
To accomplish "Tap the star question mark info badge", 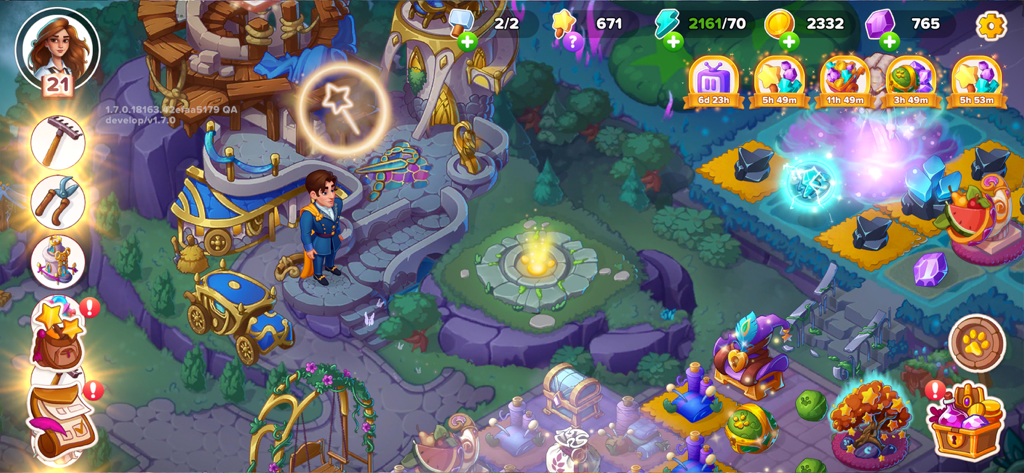I will (572, 41).
